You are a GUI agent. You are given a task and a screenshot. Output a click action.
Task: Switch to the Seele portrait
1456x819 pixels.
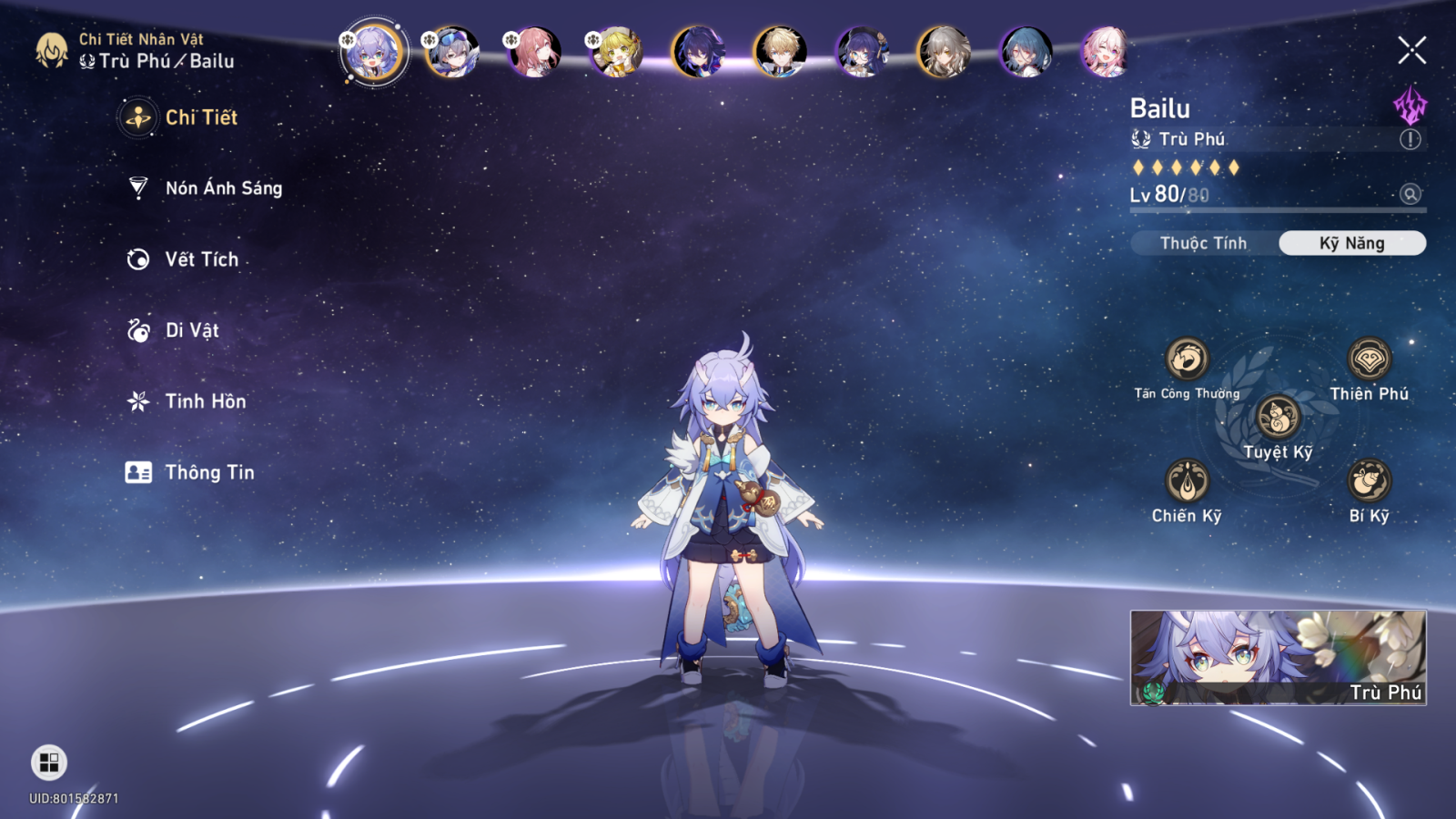(x=698, y=52)
